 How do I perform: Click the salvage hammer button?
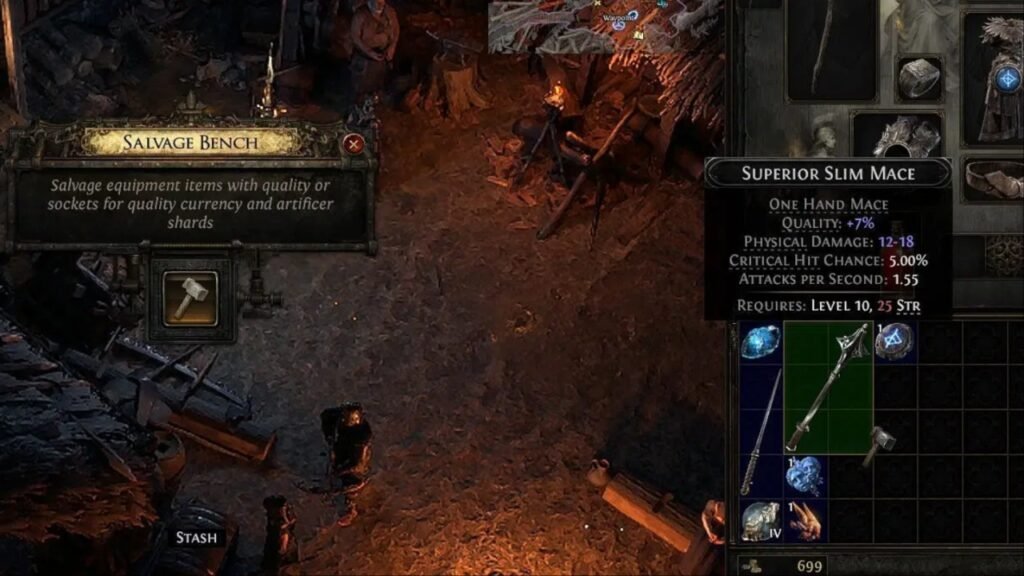click(190, 296)
